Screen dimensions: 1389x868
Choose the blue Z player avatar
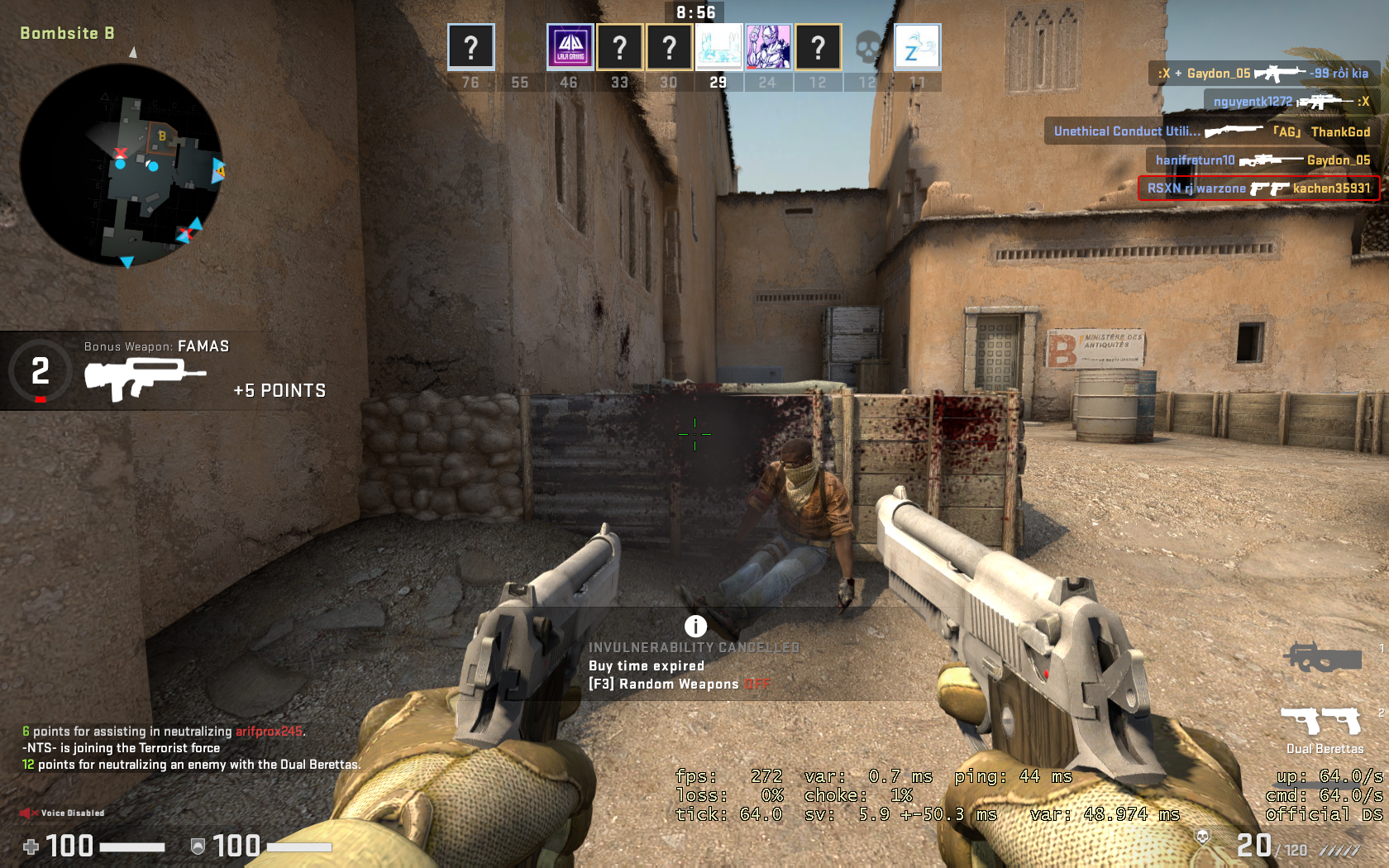click(x=917, y=47)
